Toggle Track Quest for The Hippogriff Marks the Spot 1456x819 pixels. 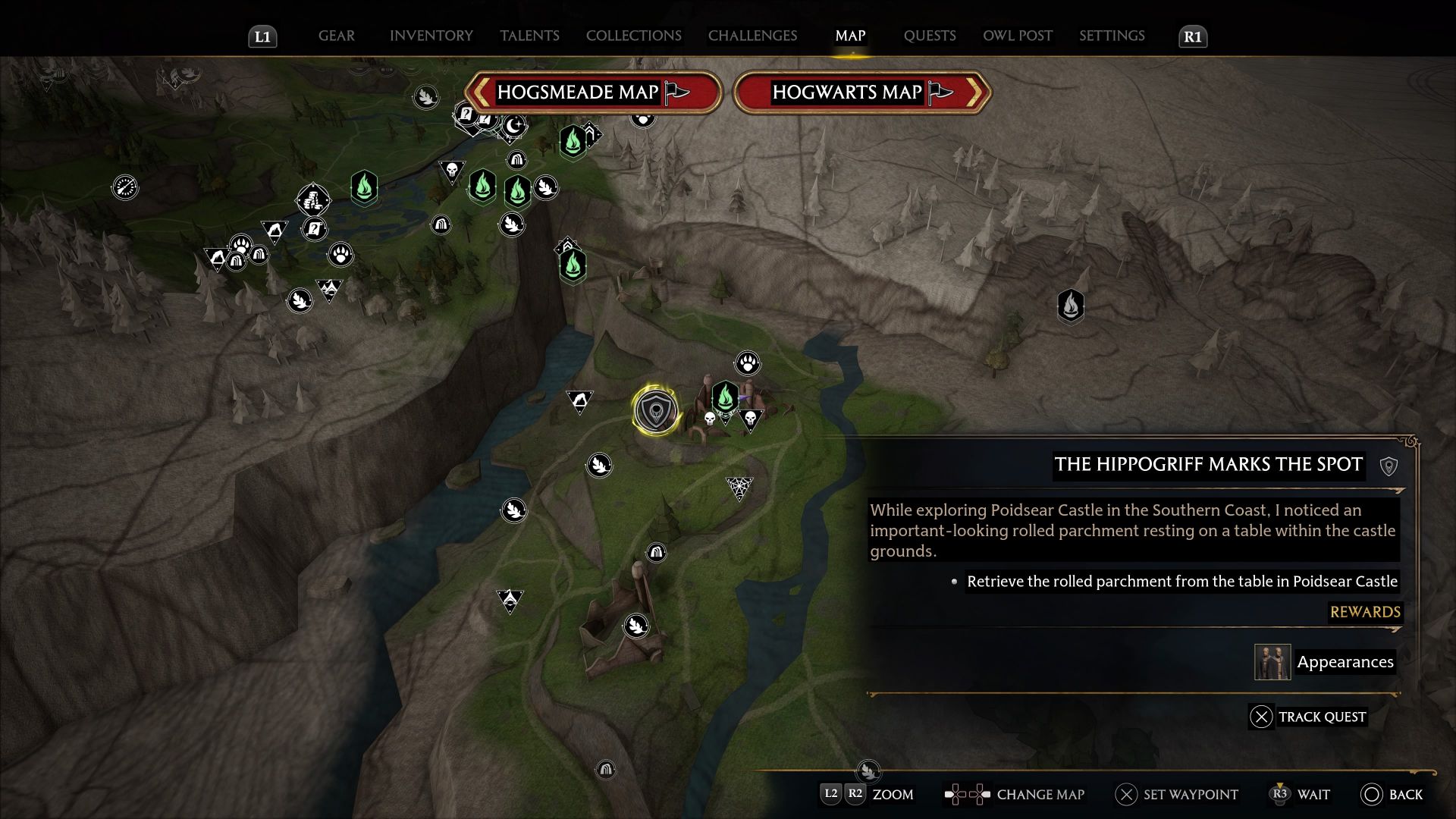1262,716
